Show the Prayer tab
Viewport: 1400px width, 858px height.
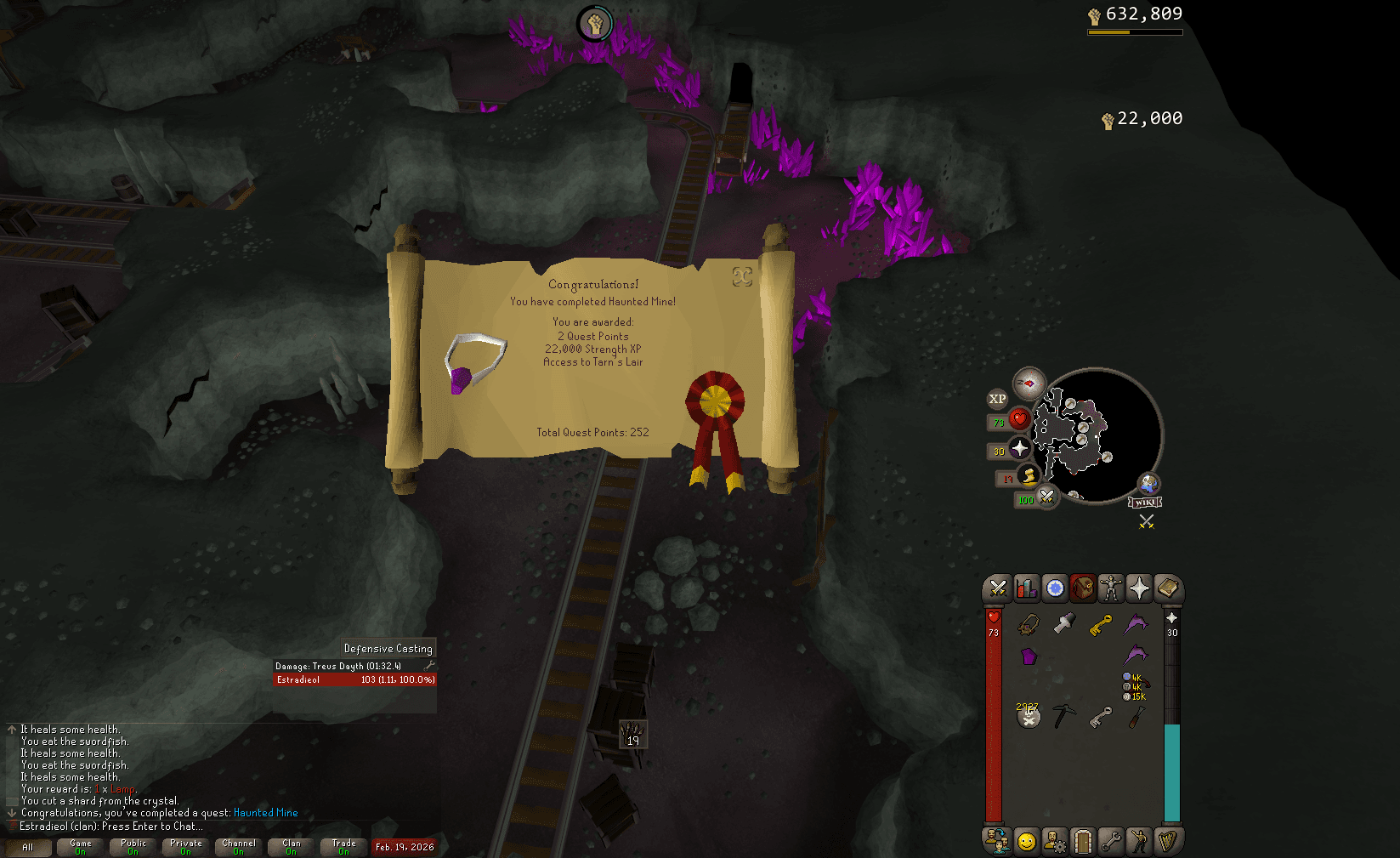click(1139, 588)
